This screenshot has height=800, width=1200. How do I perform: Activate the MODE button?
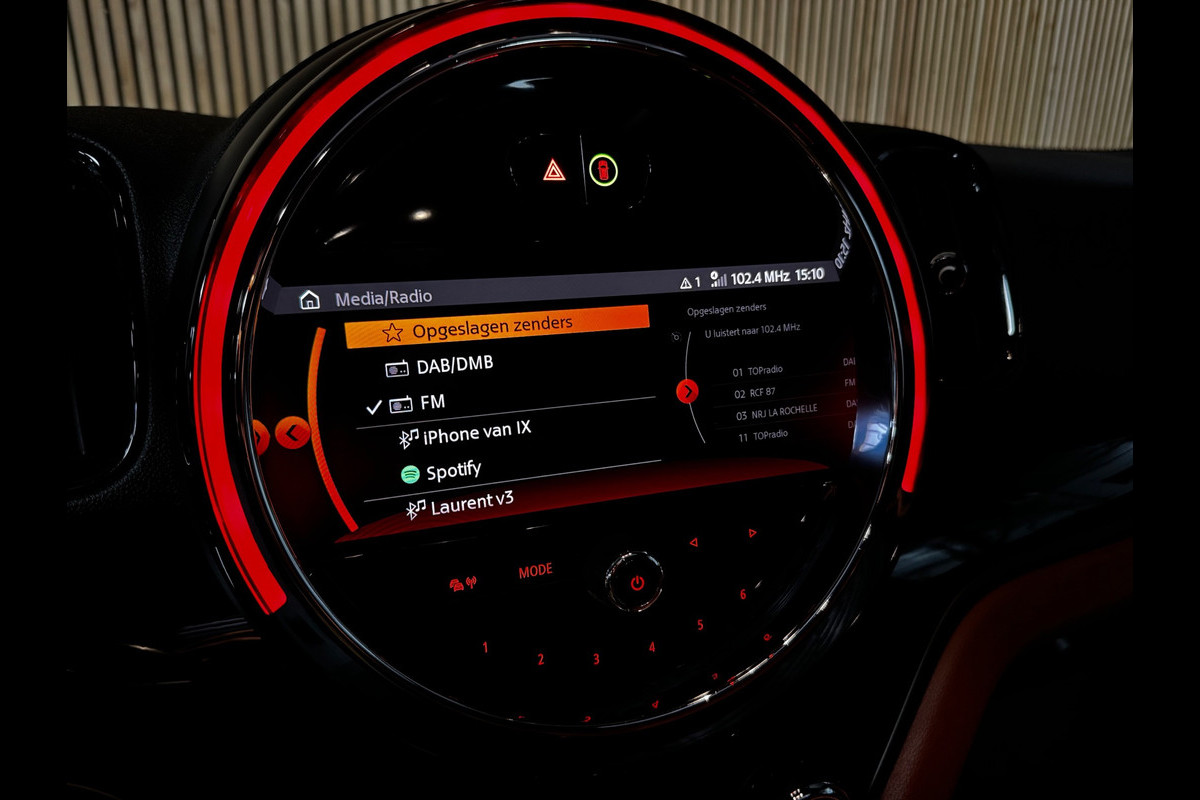click(535, 571)
